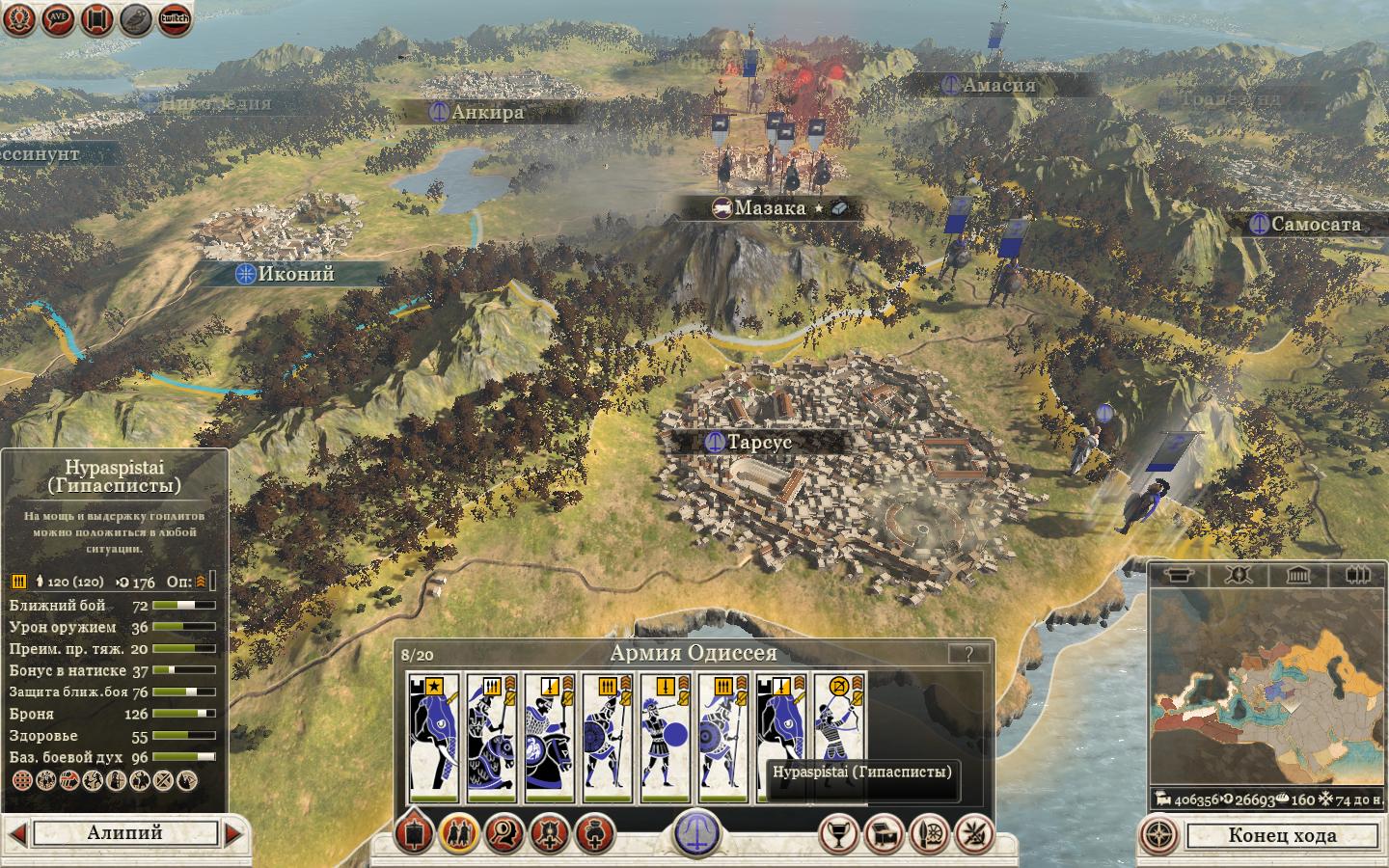Open the crossed swords minimap tab

pos(1238,576)
